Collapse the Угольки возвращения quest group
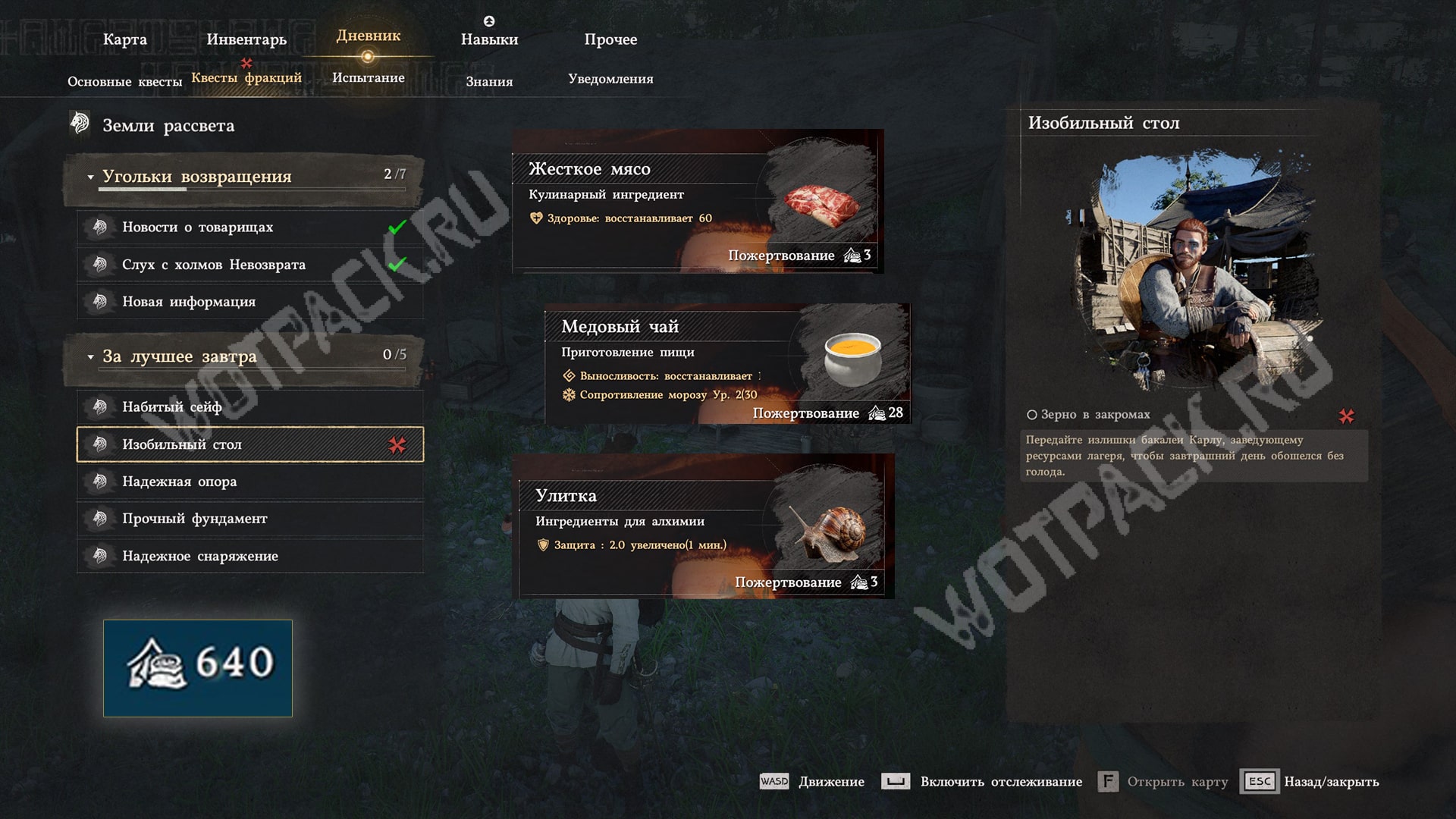Screen dimensions: 1456x819 (90, 177)
